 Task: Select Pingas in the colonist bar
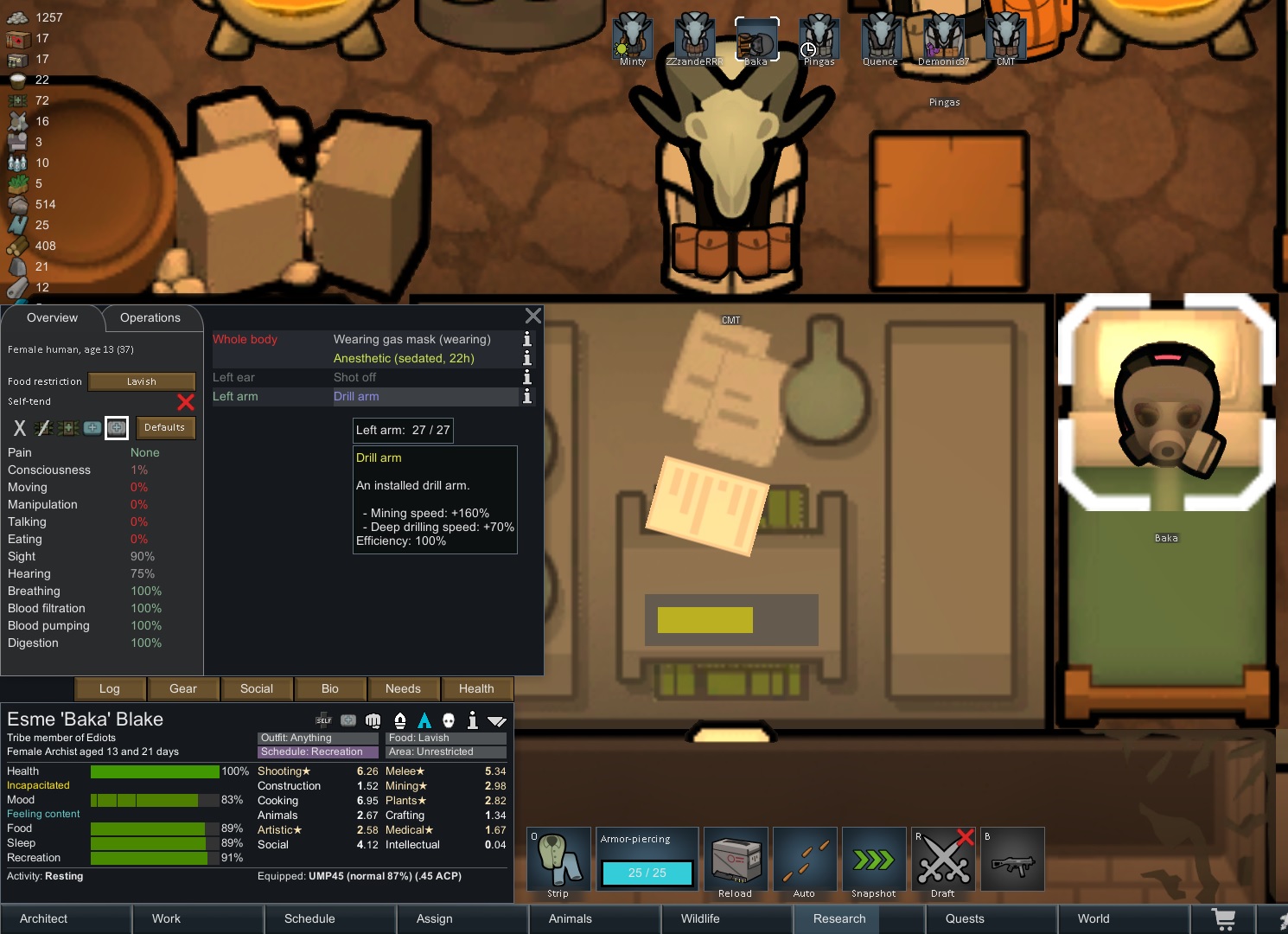tap(819, 39)
